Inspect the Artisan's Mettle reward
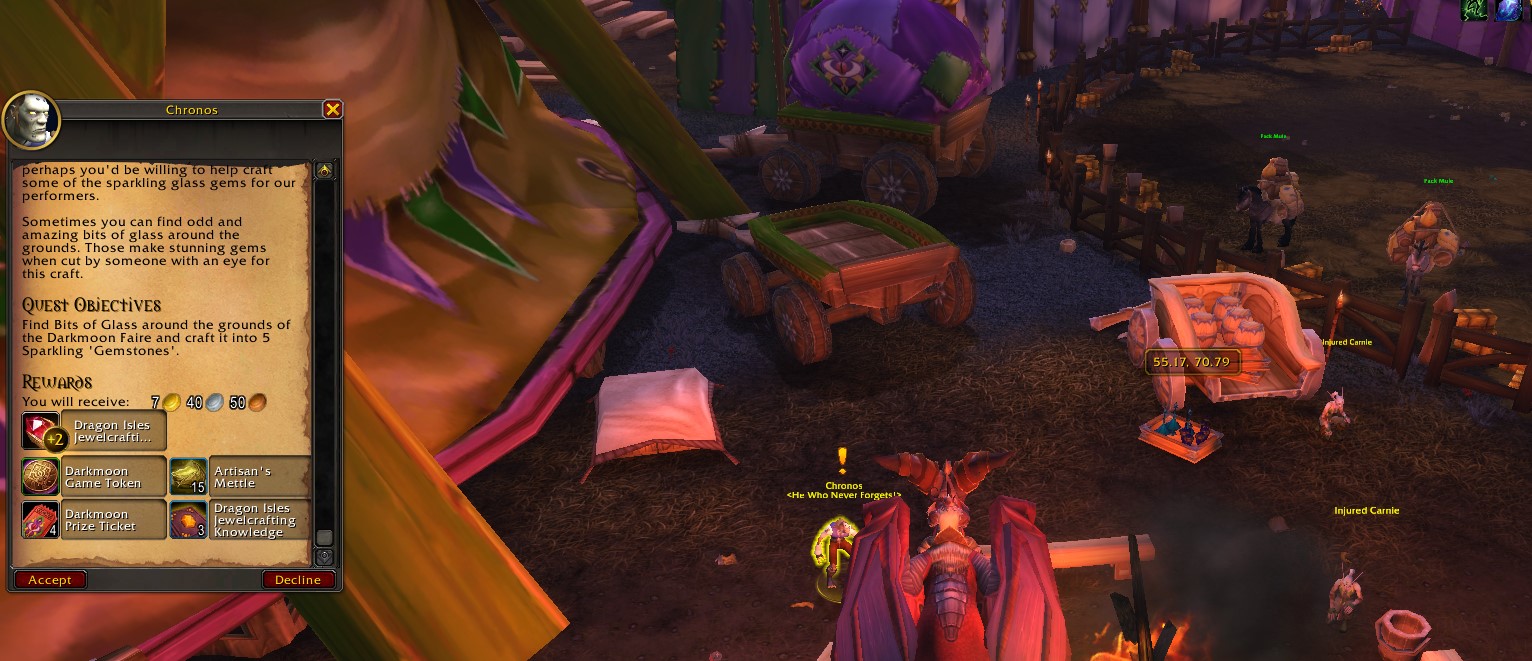1532x661 pixels. click(x=240, y=477)
